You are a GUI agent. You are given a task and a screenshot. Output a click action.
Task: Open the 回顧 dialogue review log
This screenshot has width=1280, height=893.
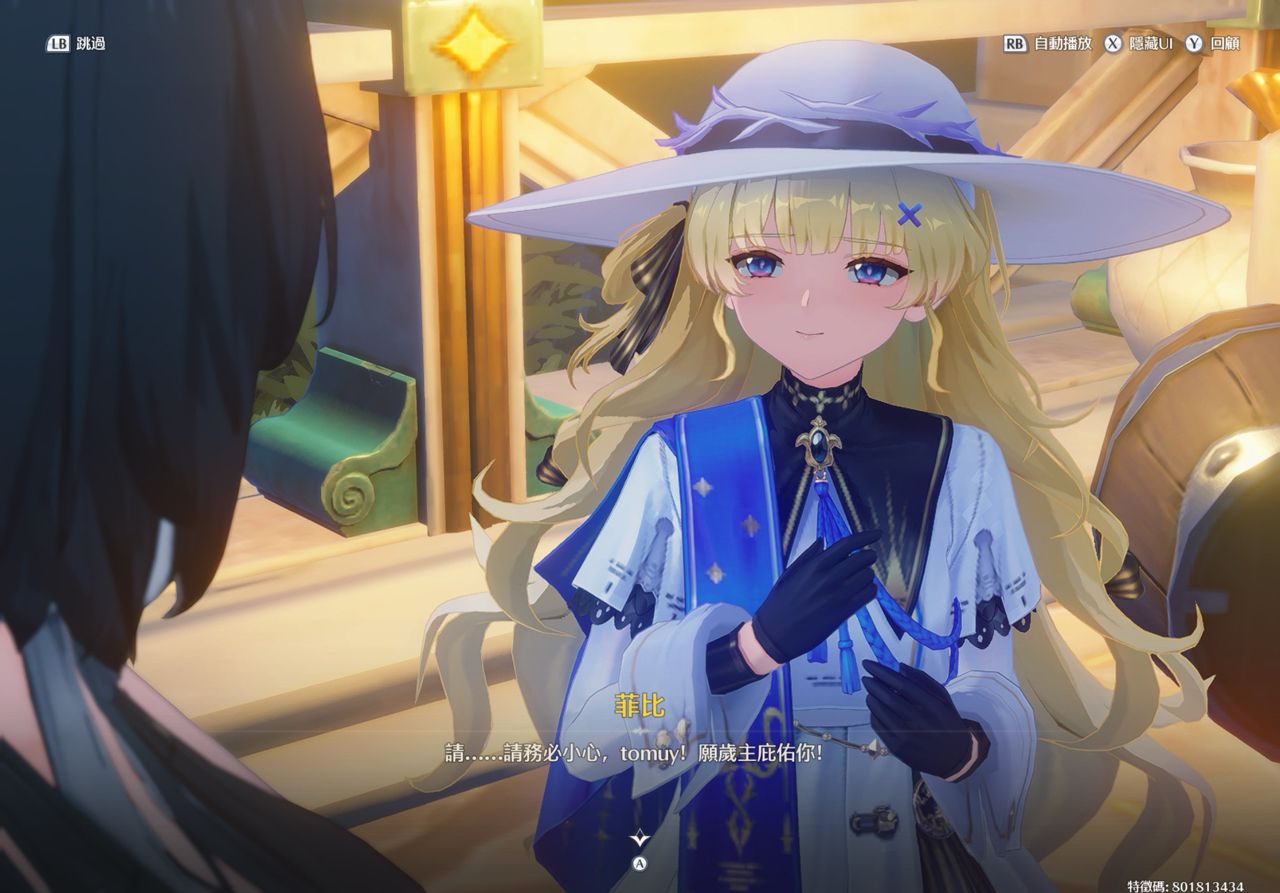1213,44
